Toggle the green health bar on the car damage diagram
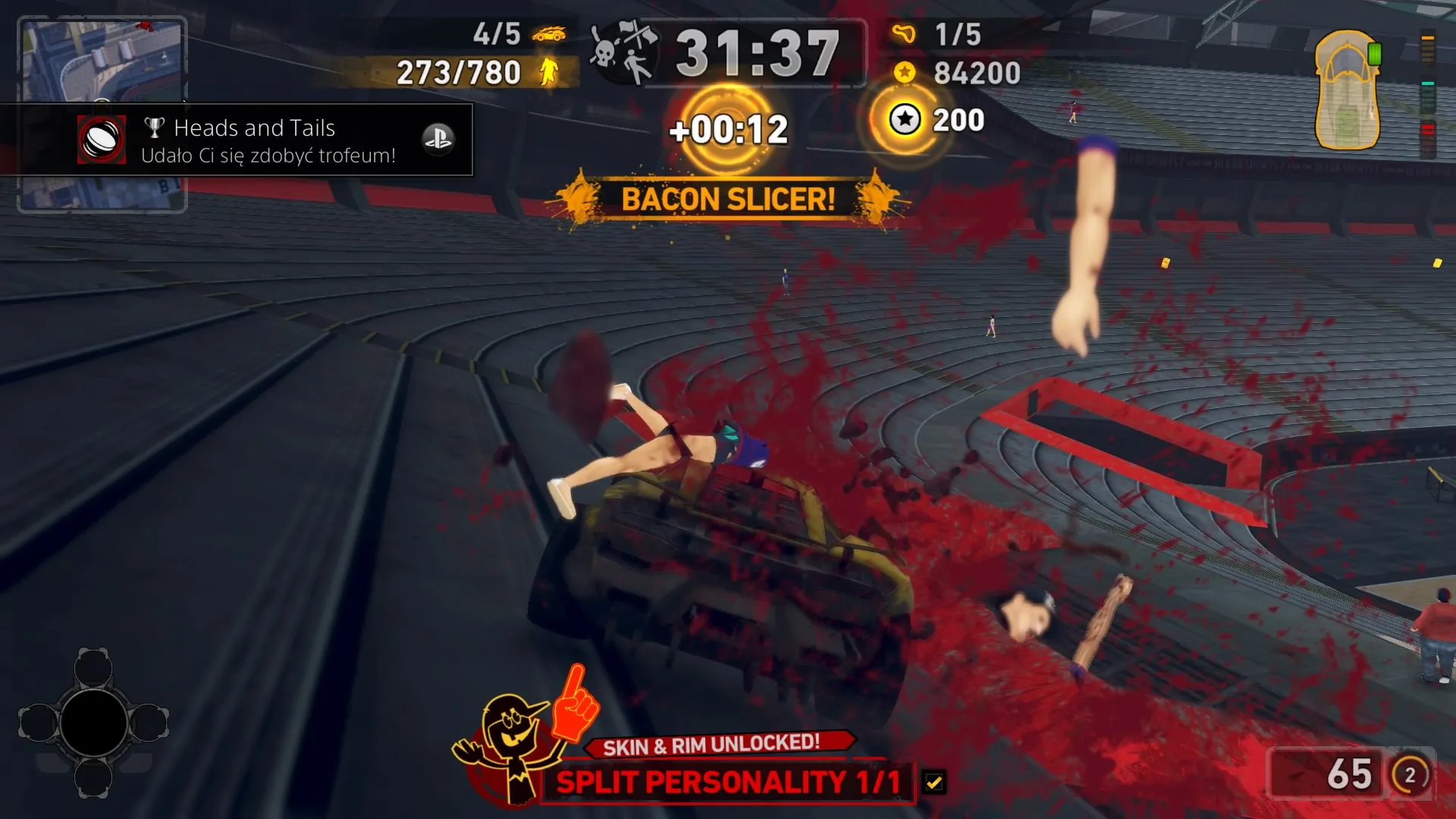The width and height of the screenshot is (1456, 819). tap(1374, 54)
